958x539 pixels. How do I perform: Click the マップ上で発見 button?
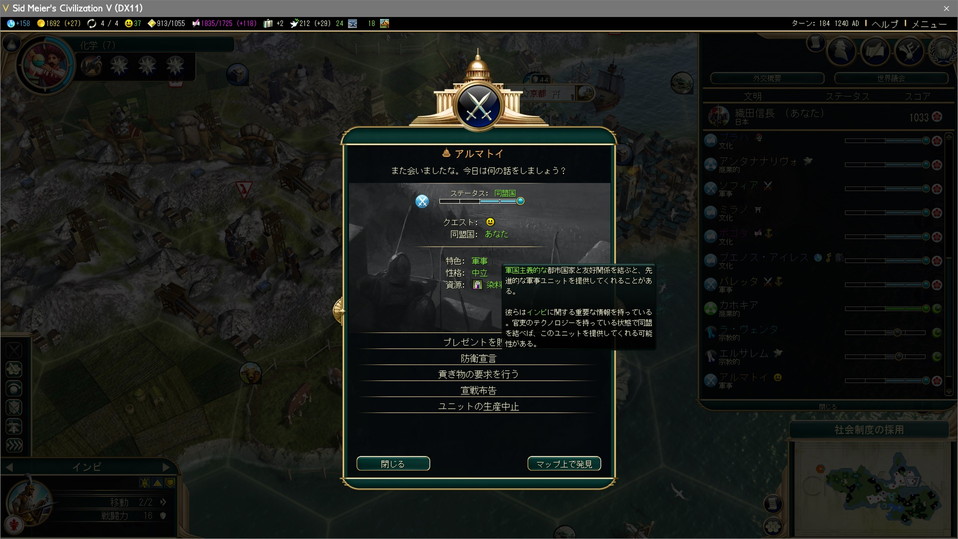(564, 464)
